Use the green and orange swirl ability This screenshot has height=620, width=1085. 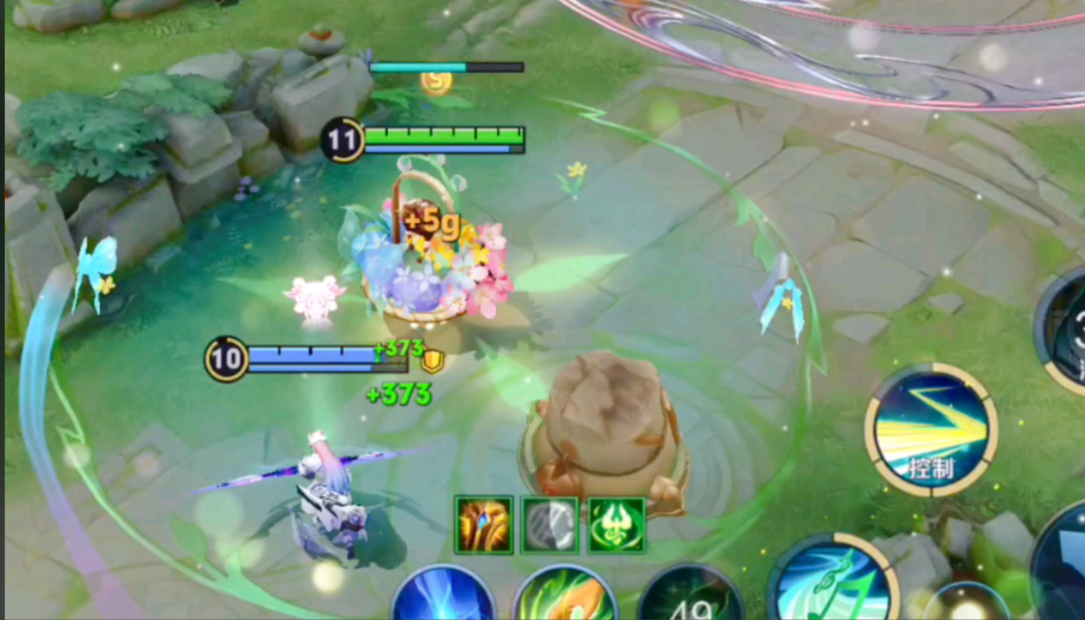coord(565,597)
